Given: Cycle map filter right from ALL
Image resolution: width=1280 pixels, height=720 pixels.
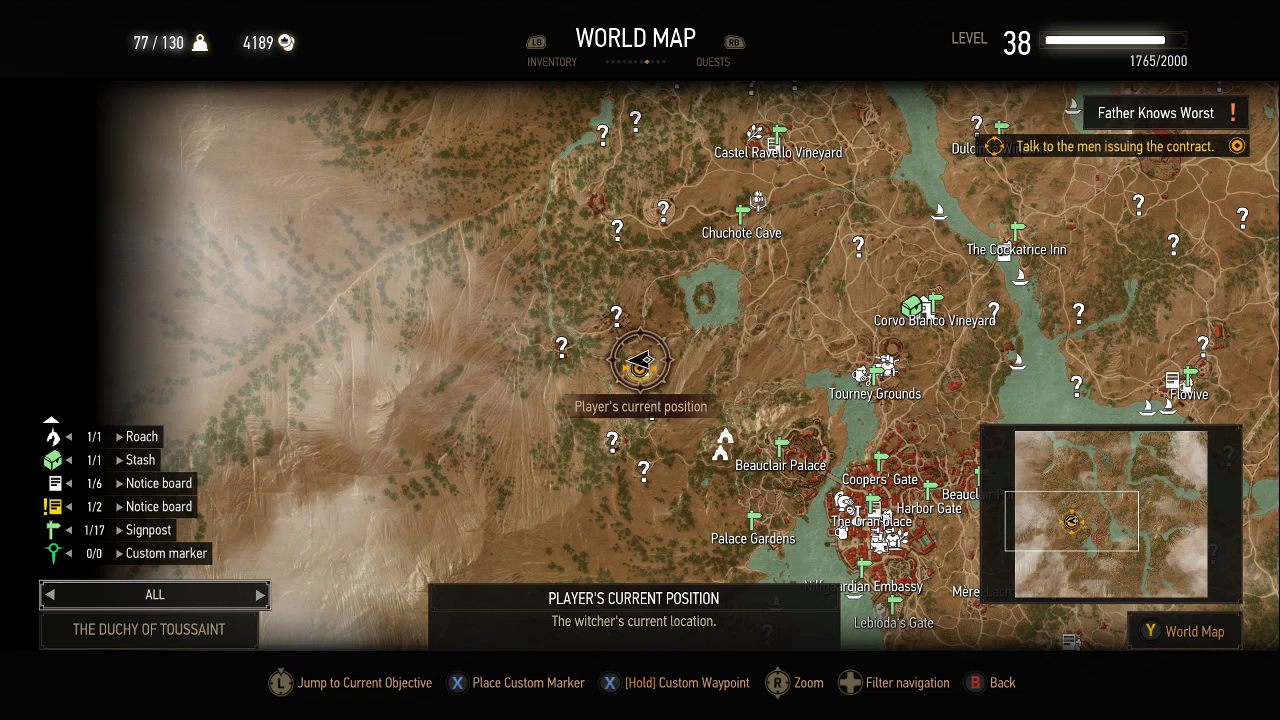Looking at the screenshot, I should pyautogui.click(x=260, y=595).
